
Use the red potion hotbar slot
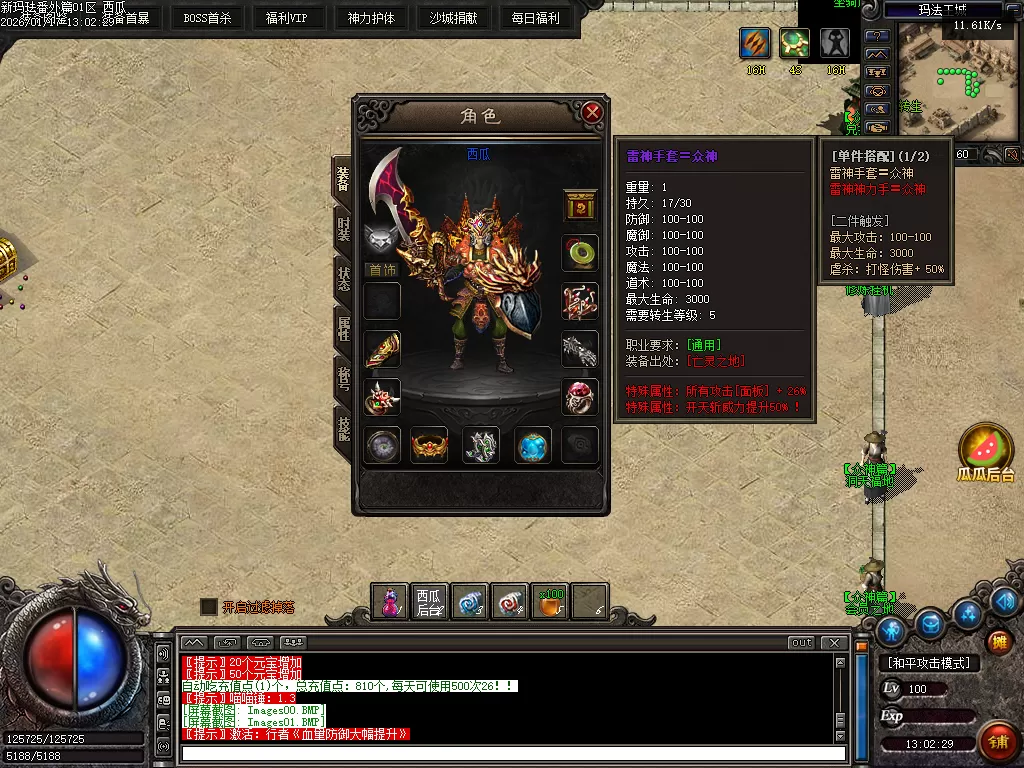390,602
